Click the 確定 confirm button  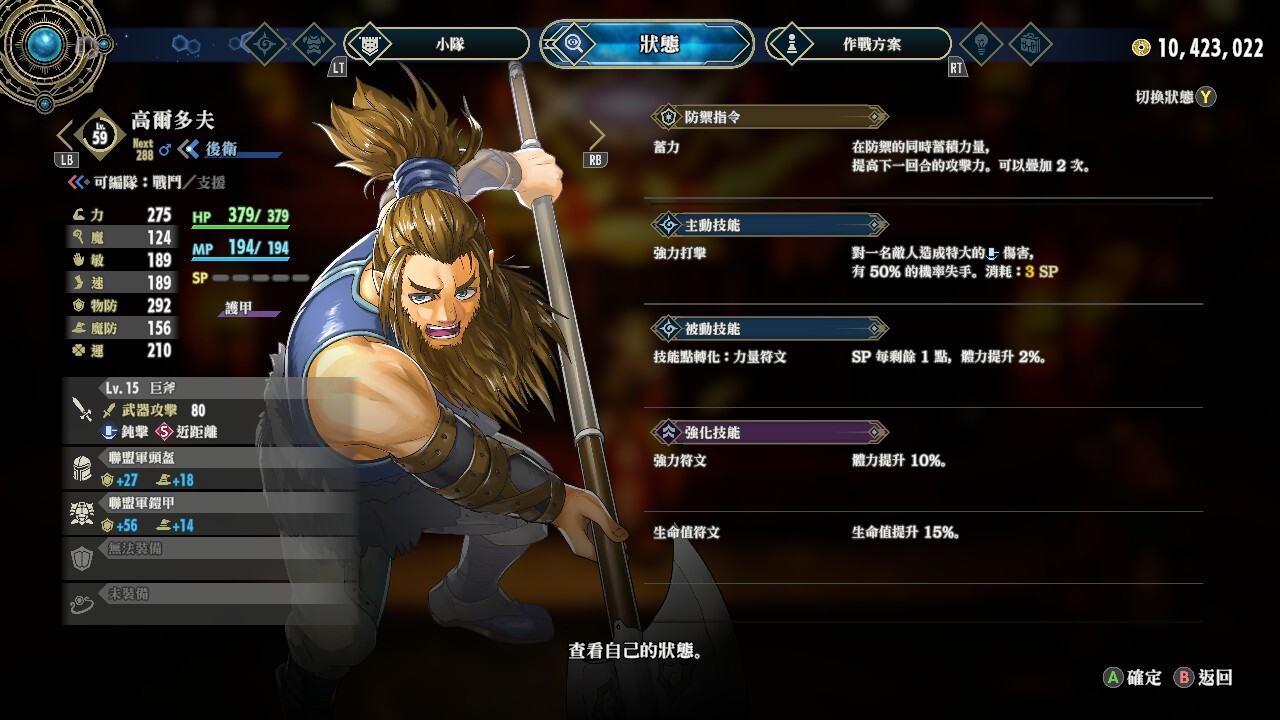coord(1133,678)
